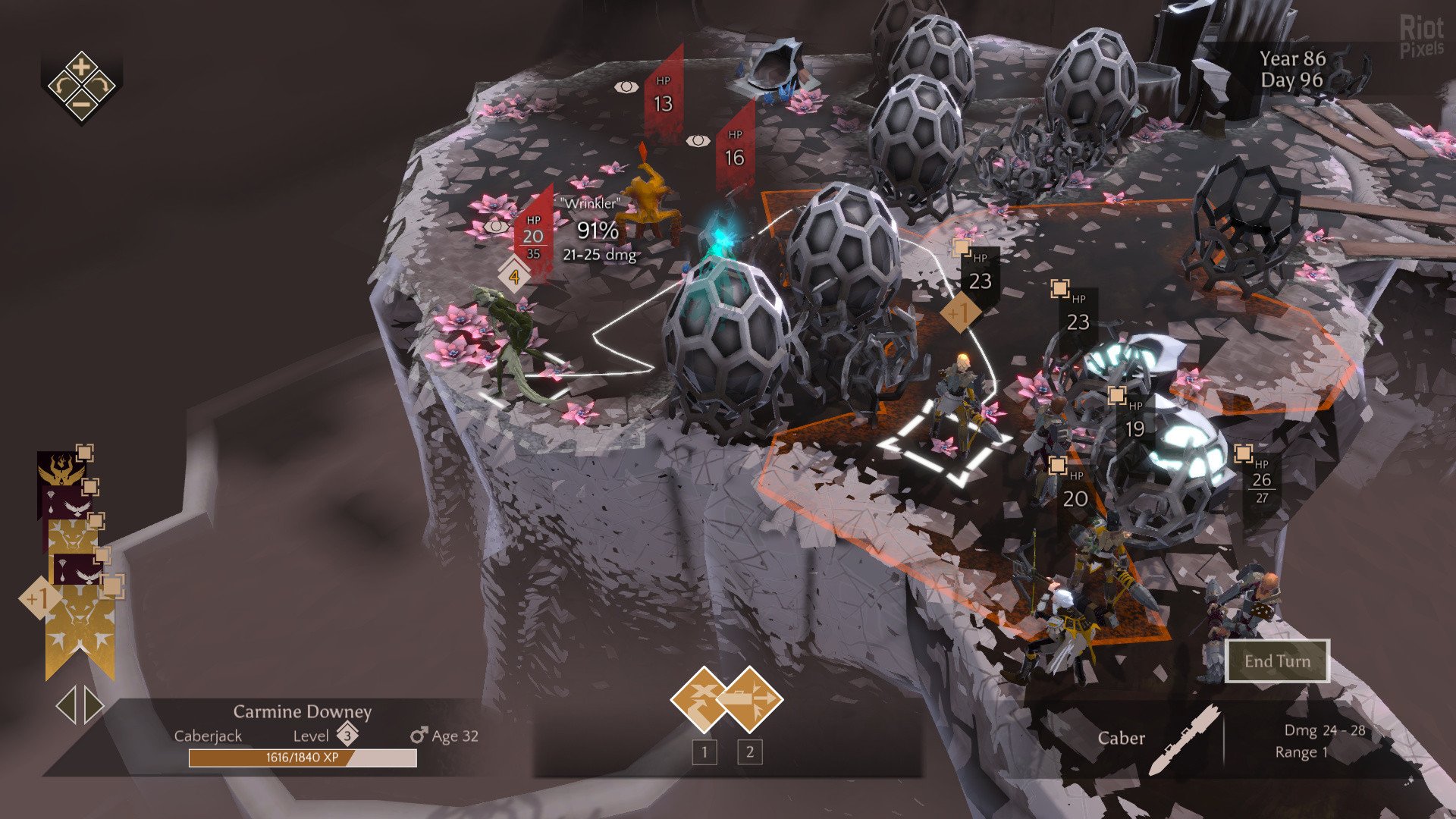Switch to the previous hero
The image size is (1456, 819).
pos(66,706)
